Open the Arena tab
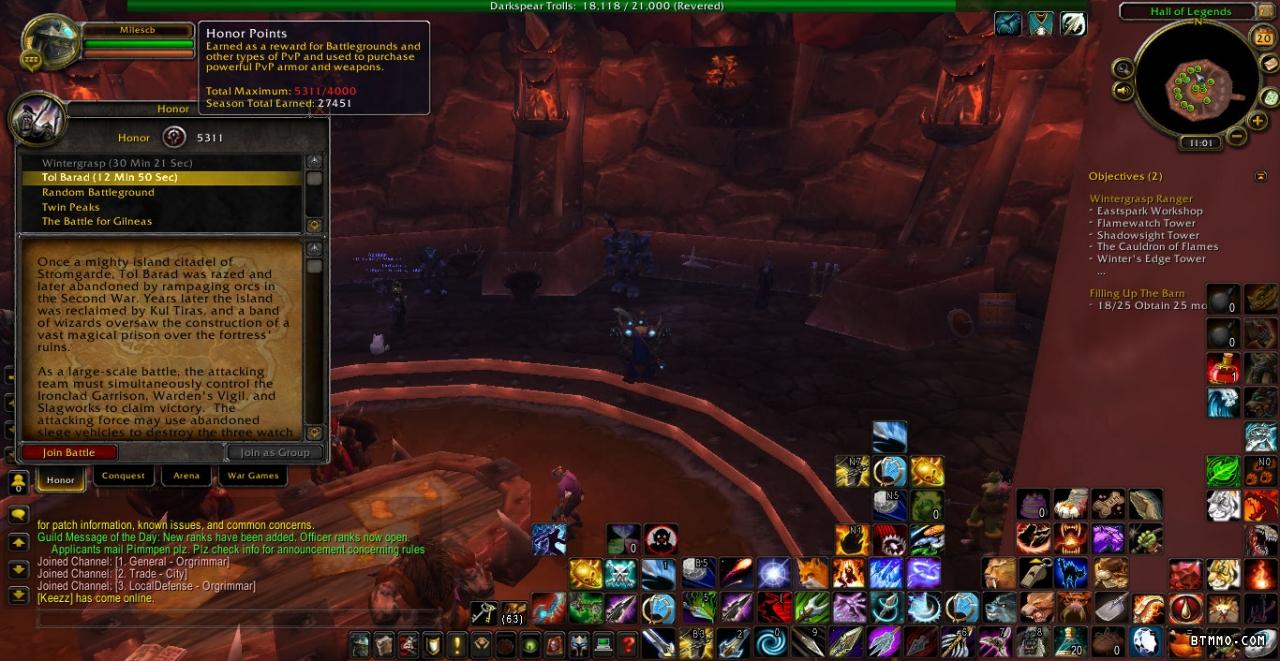 tap(186, 476)
